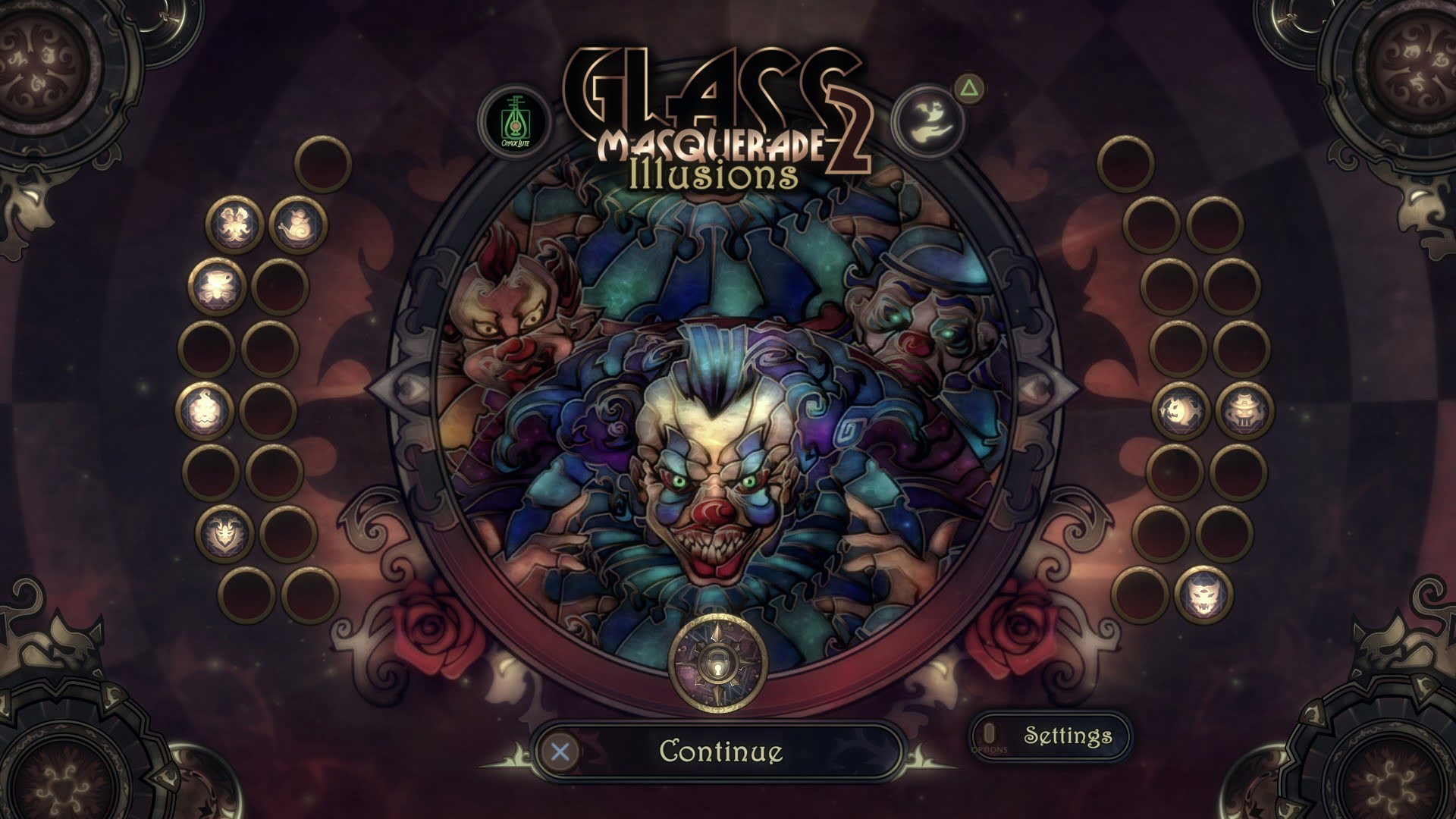This screenshot has width=1456, height=819.
Task: Select the locked compass medallion below the clown
Action: tap(718, 665)
